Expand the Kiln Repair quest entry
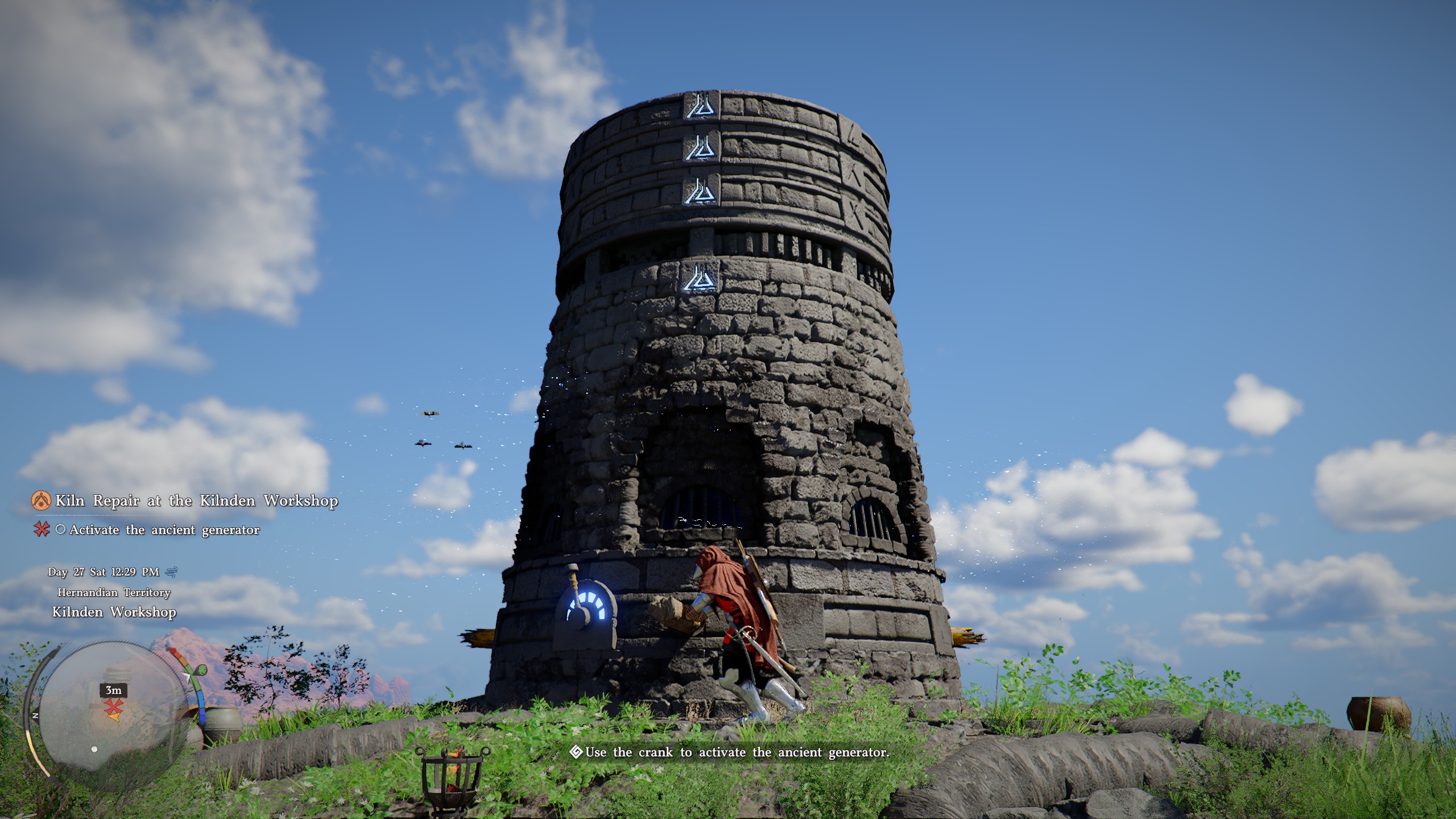Viewport: 1456px width, 819px height. point(197,500)
